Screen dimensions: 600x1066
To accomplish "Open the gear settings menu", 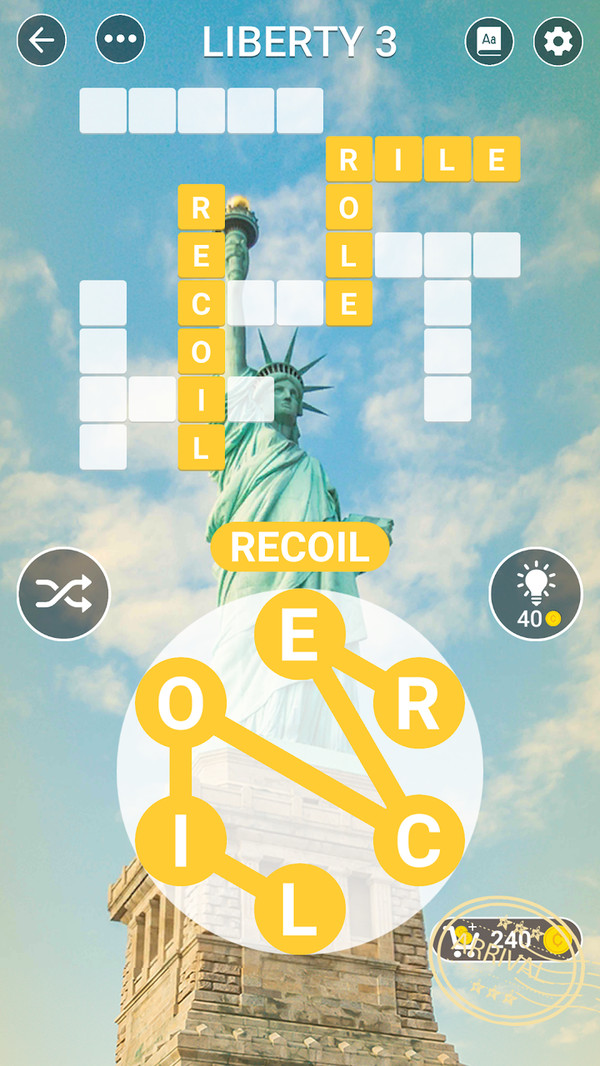I will [x=558, y=41].
